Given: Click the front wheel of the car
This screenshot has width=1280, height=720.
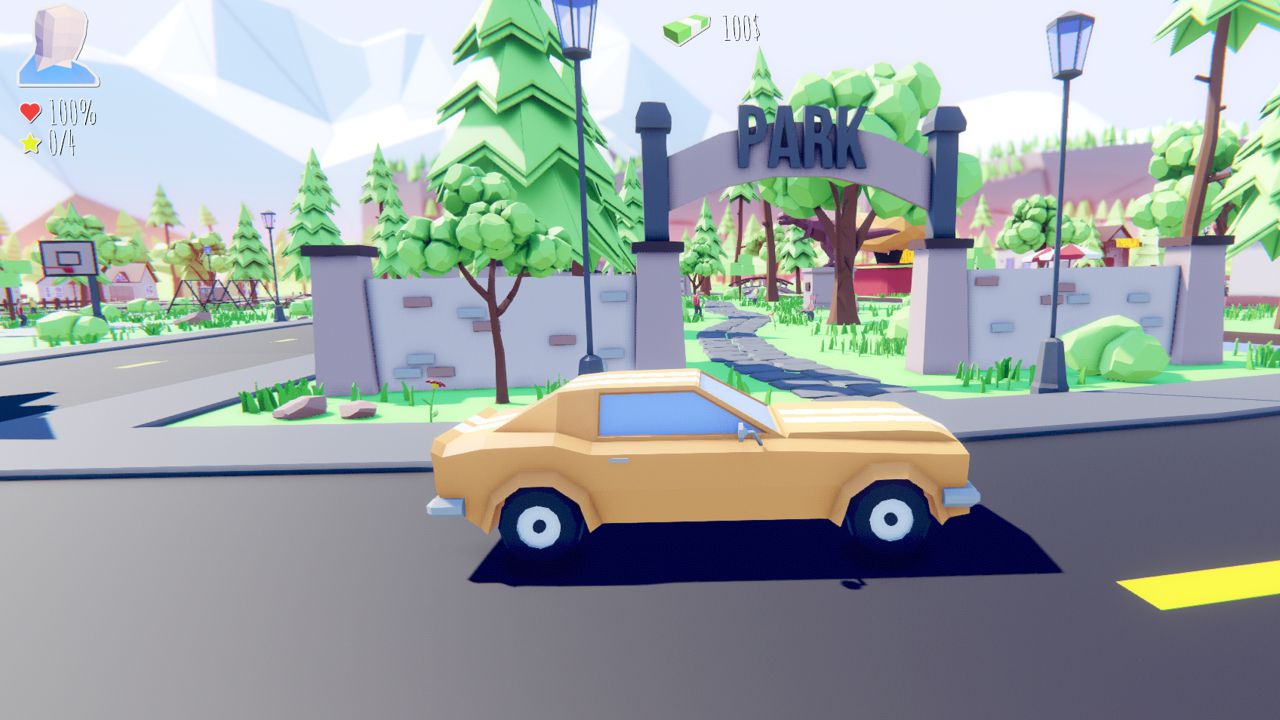Looking at the screenshot, I should [540, 520].
